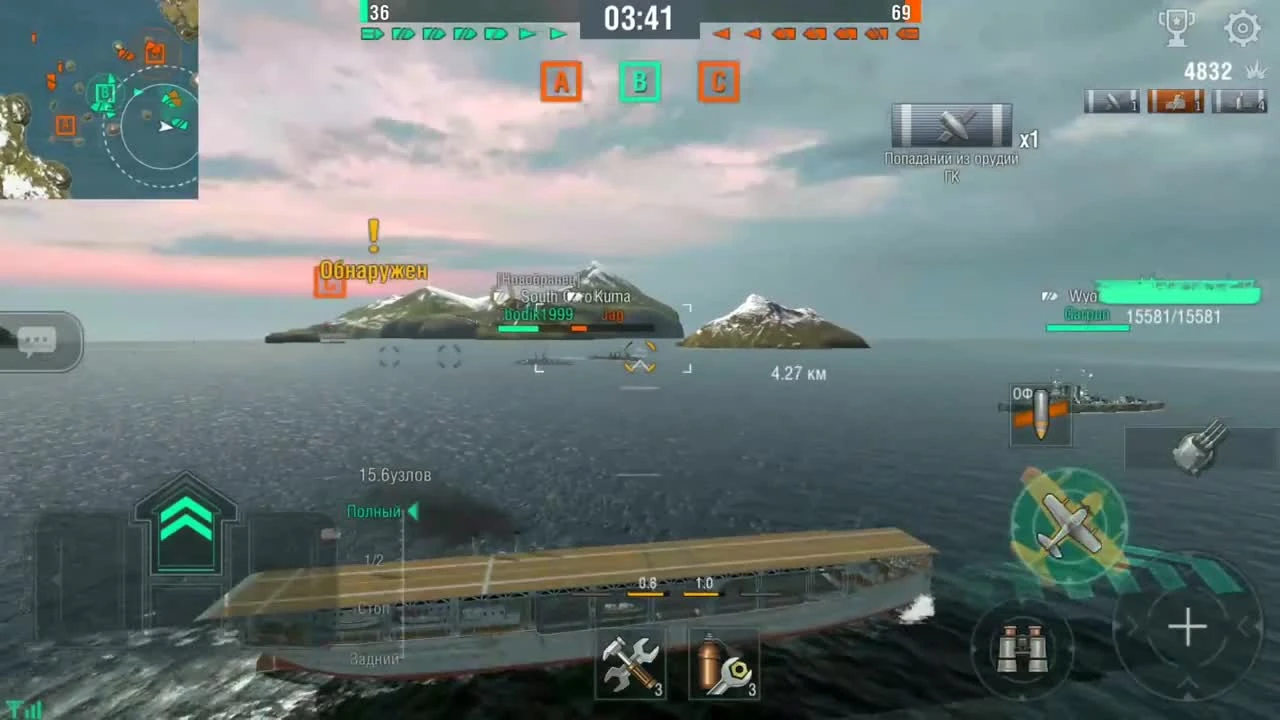The image size is (1280, 720).
Task: View the trophy achievements icon
Action: coord(1177,26)
